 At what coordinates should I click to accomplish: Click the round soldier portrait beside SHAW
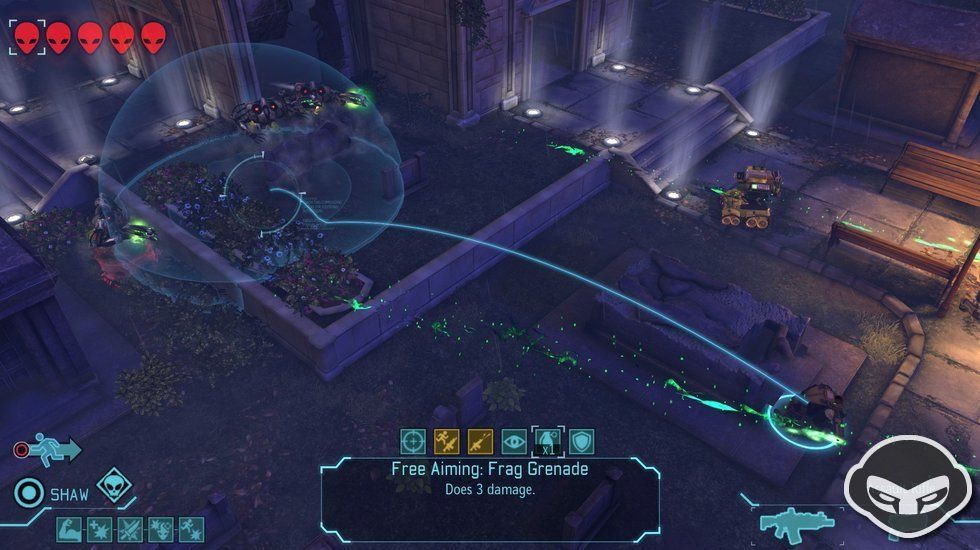tap(30, 493)
